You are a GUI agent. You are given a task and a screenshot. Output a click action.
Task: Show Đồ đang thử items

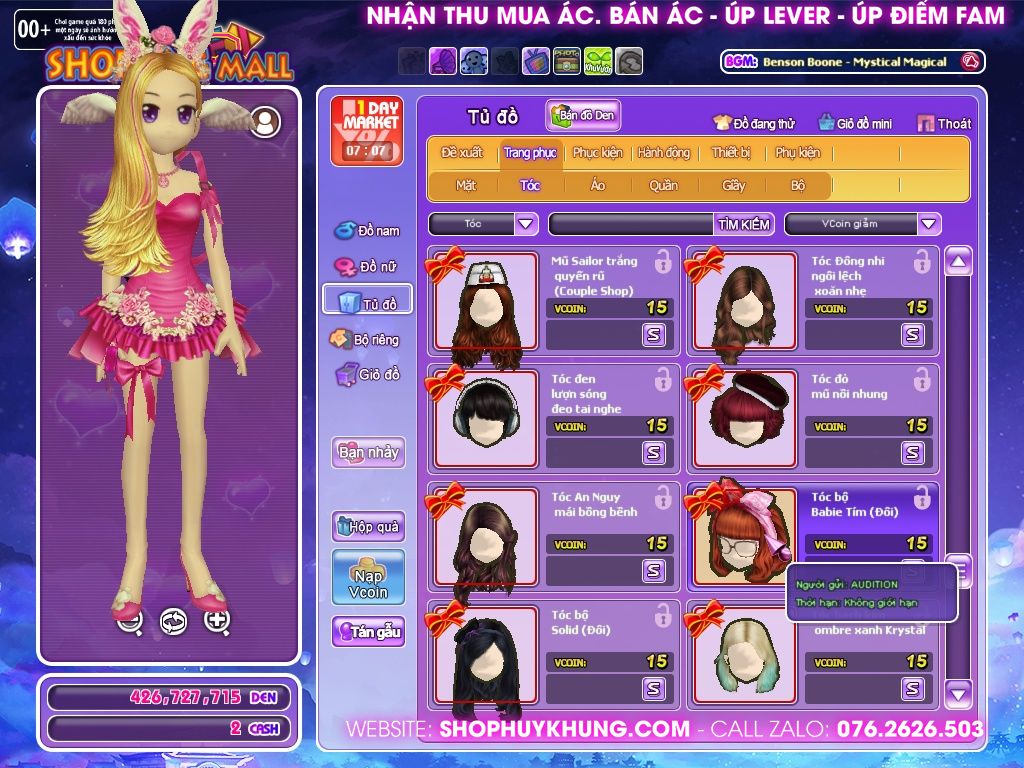click(x=755, y=123)
